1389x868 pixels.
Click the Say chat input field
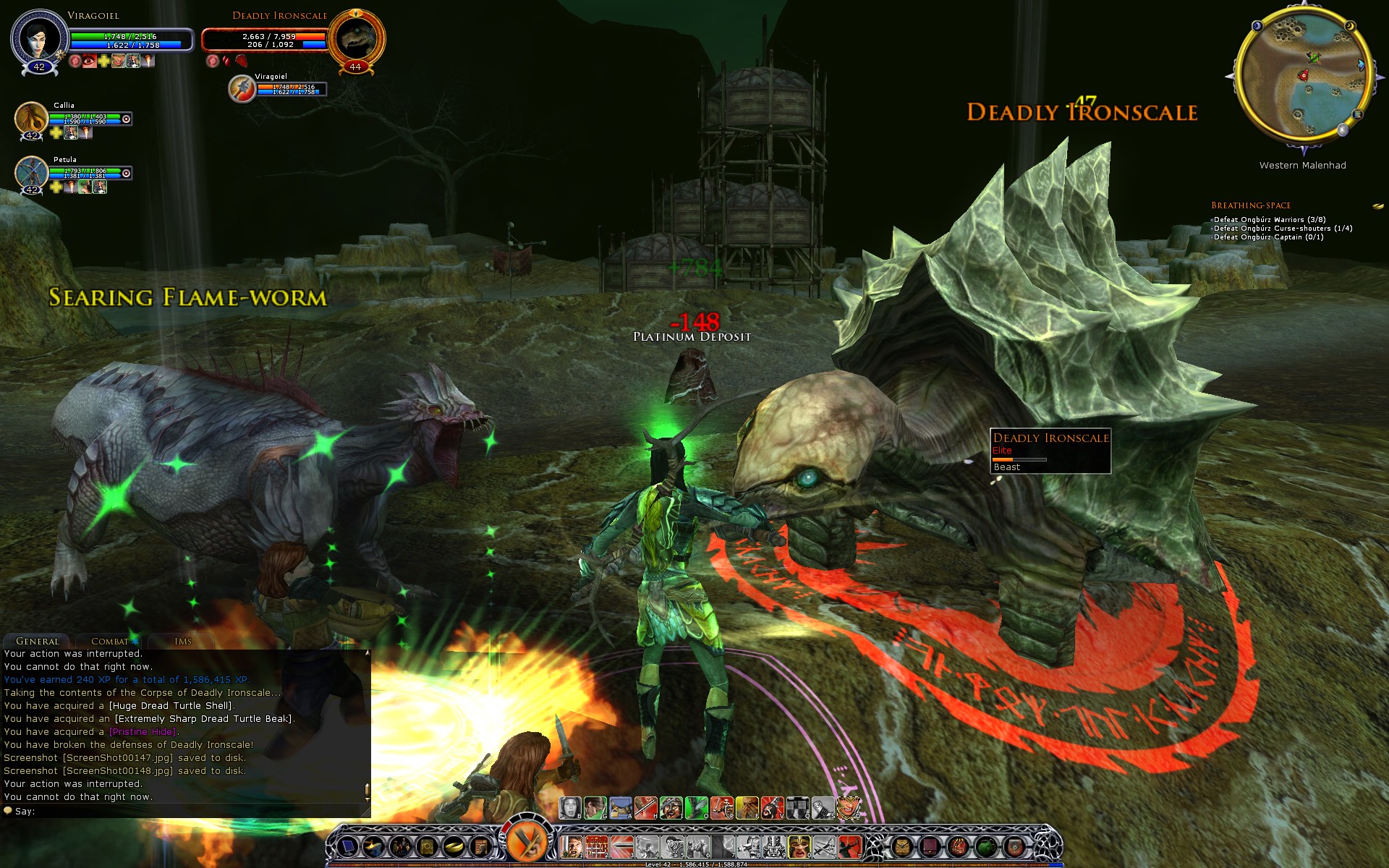(188, 812)
